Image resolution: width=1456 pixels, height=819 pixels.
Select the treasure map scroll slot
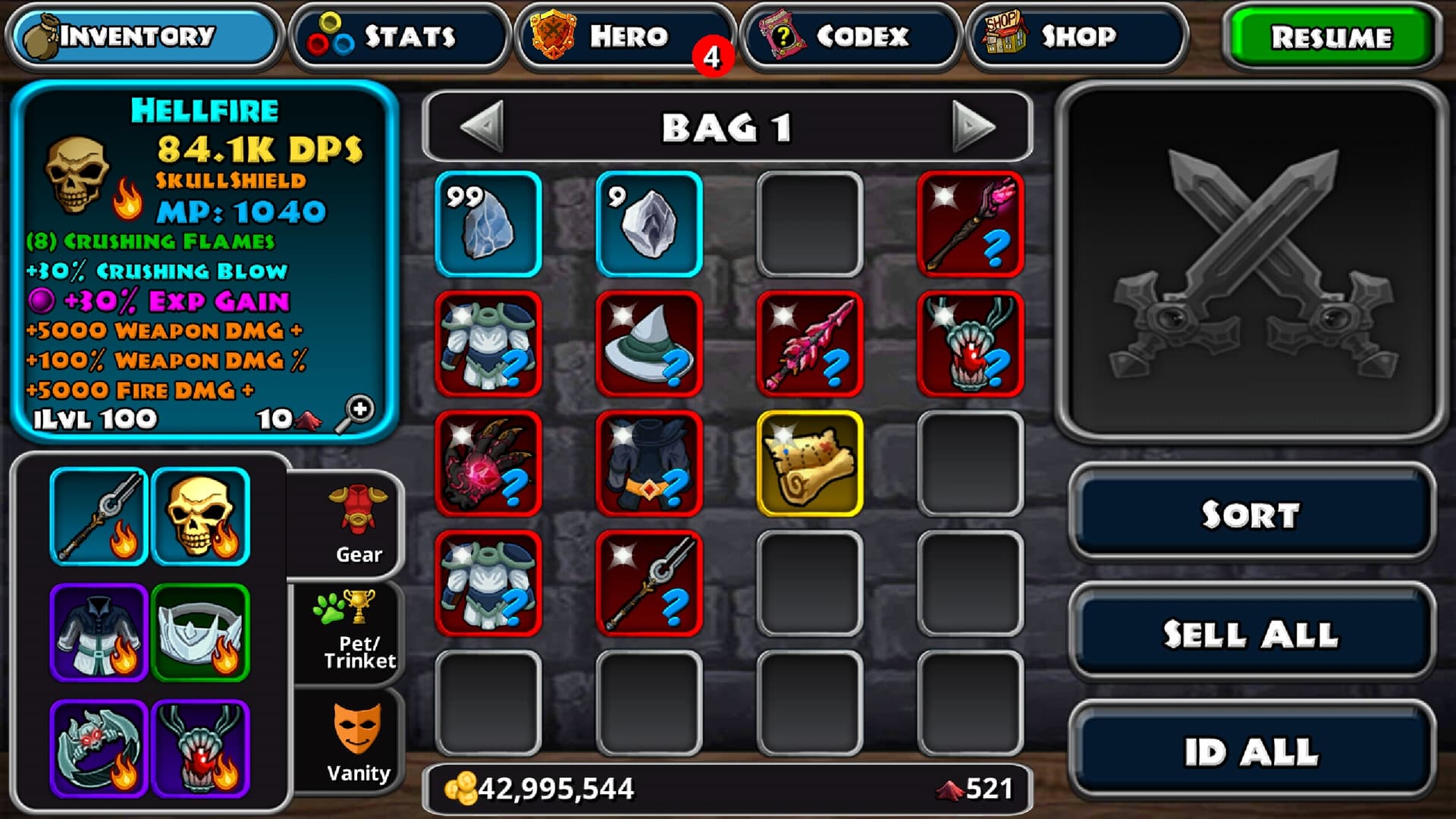810,463
